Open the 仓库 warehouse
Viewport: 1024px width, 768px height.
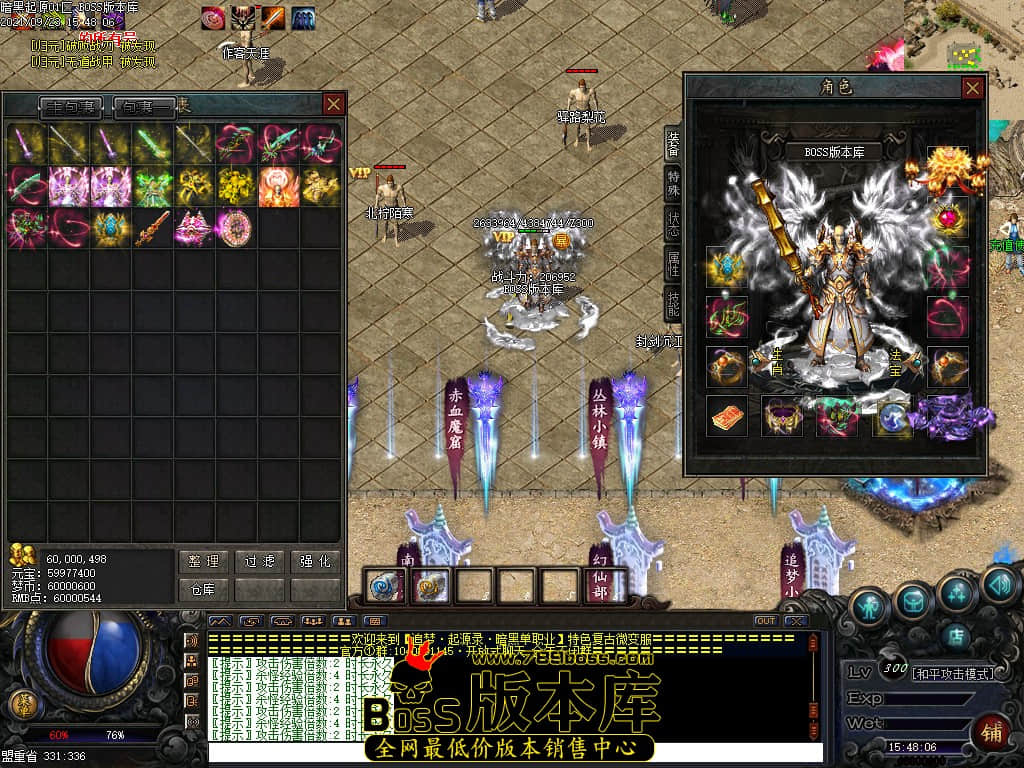[203, 590]
